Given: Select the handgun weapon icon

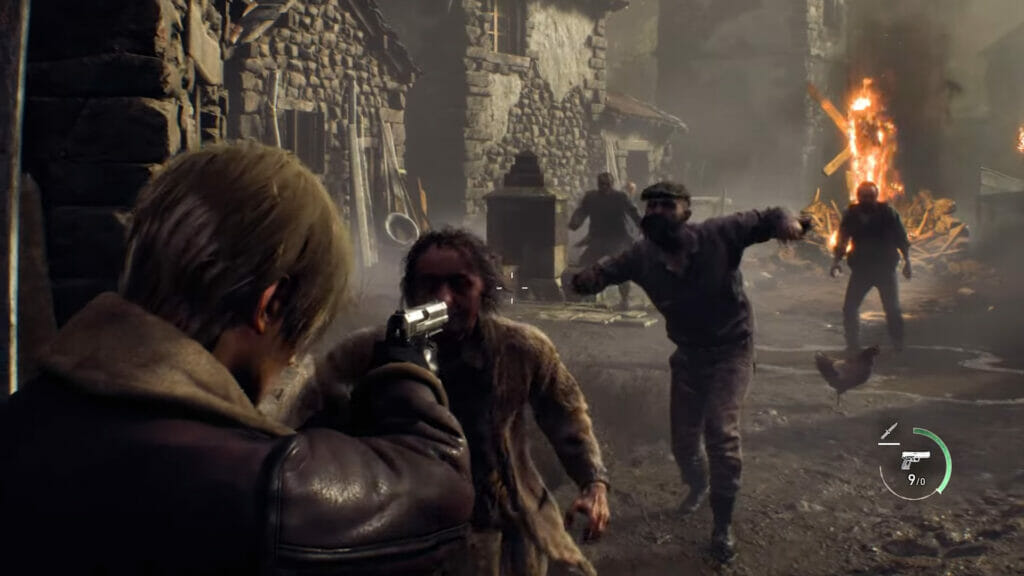Looking at the screenshot, I should (914, 459).
